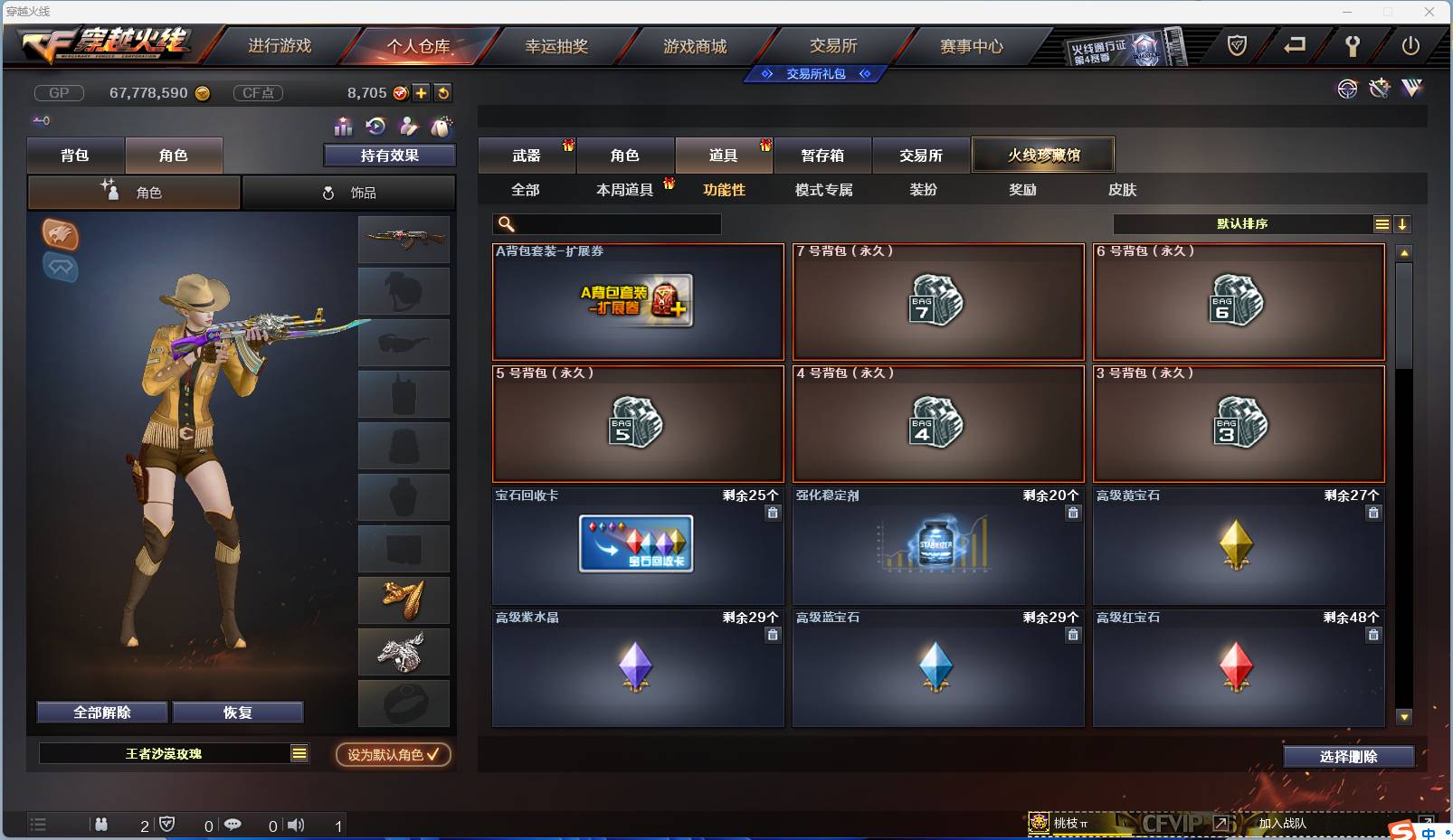Open the GP currency recycle icon

coord(443,92)
